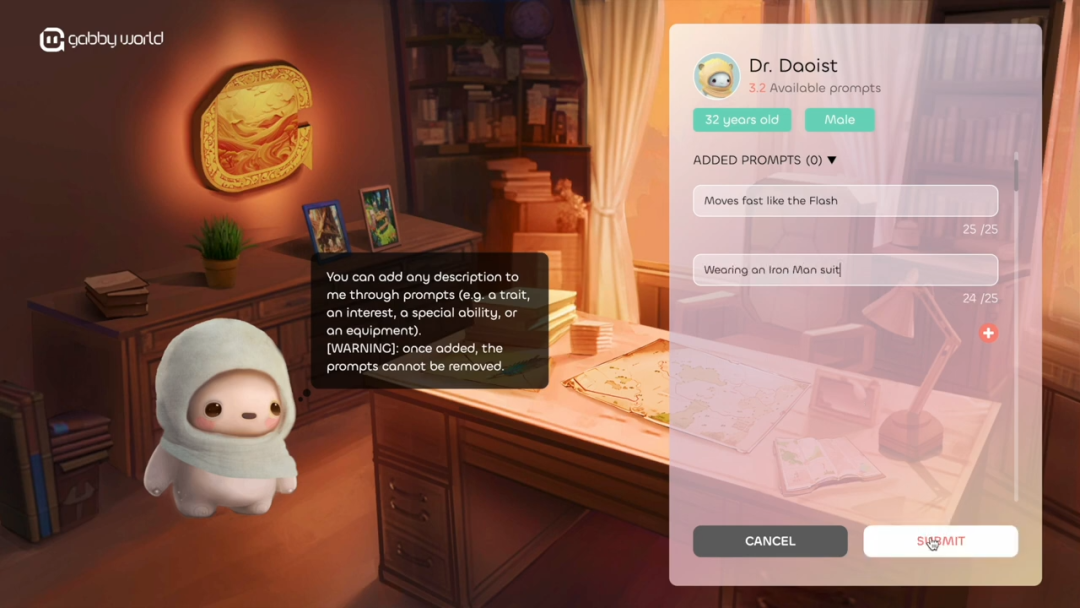
Task: Click the red plus add-prompt button
Action: tap(988, 333)
